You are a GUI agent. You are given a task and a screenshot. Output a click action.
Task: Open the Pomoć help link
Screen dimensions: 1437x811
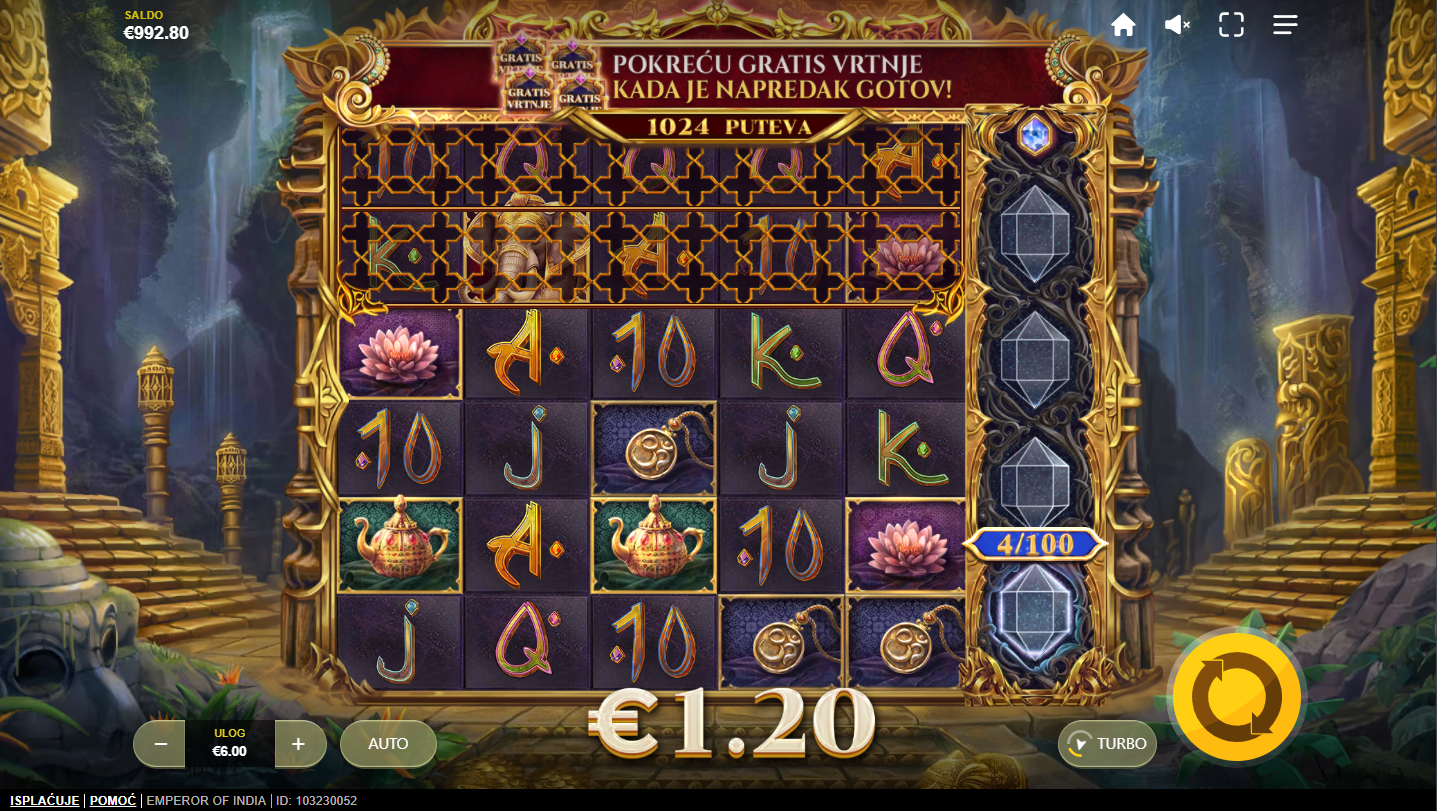point(113,801)
